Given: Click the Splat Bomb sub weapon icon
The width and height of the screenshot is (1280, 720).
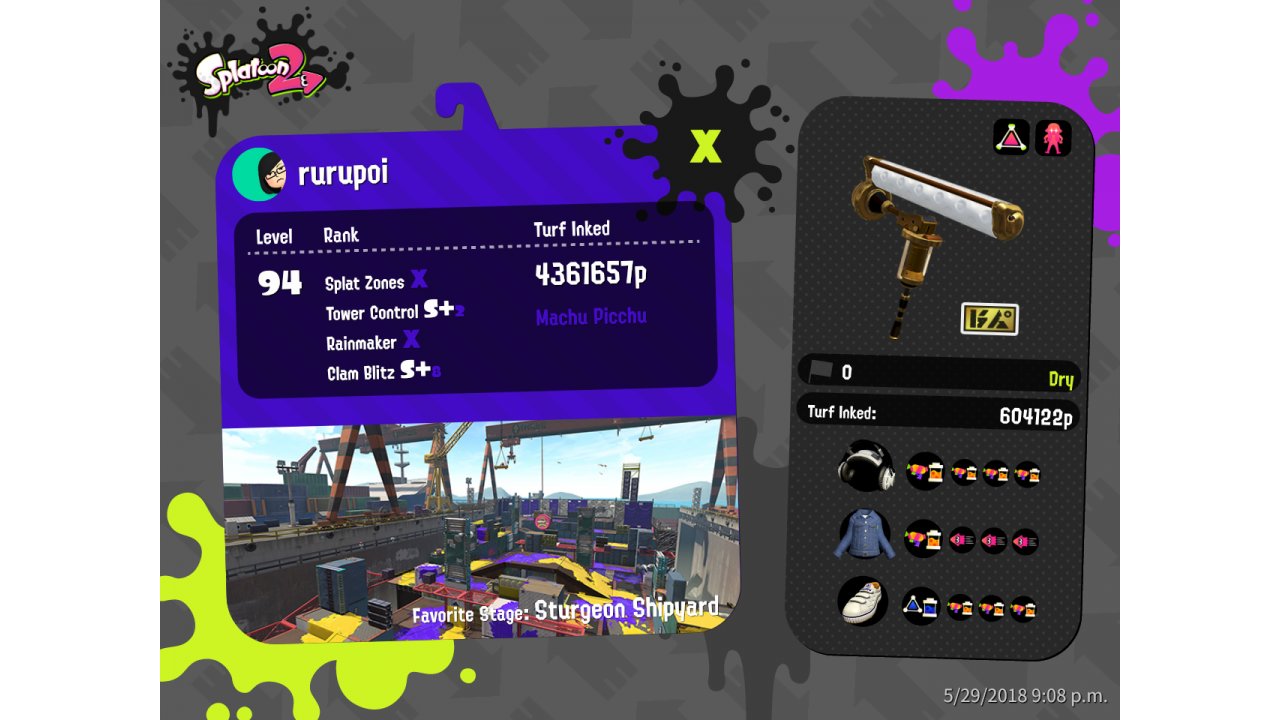Looking at the screenshot, I should (1011, 137).
